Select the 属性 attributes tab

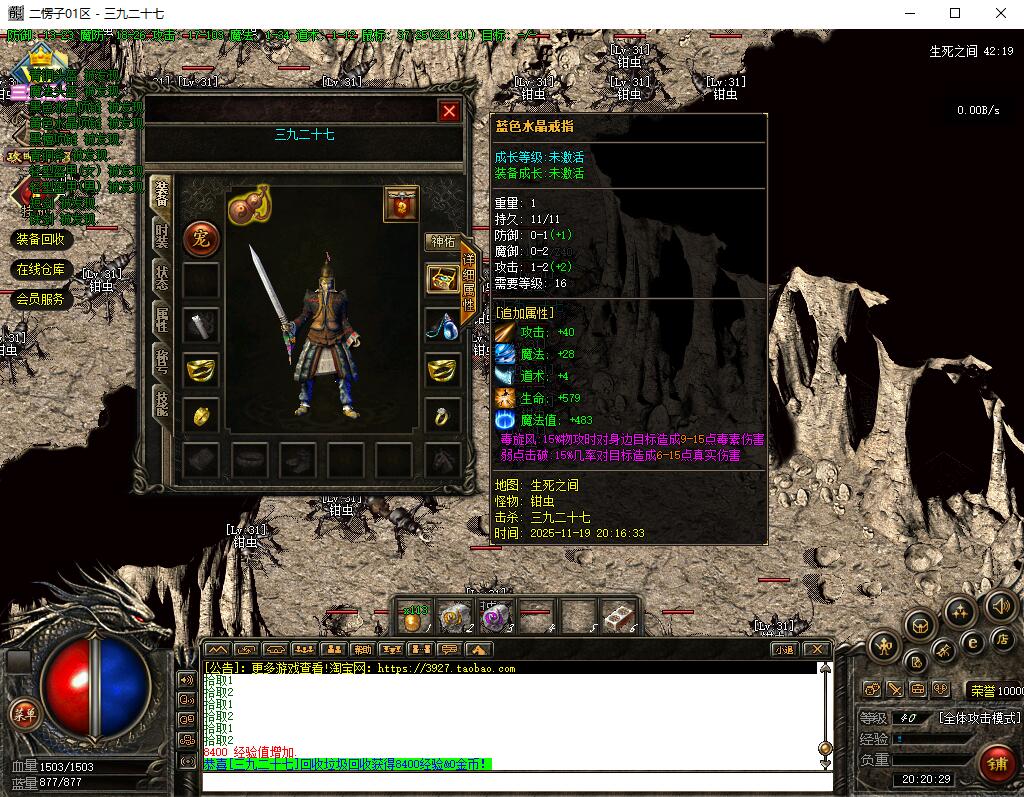(x=161, y=320)
